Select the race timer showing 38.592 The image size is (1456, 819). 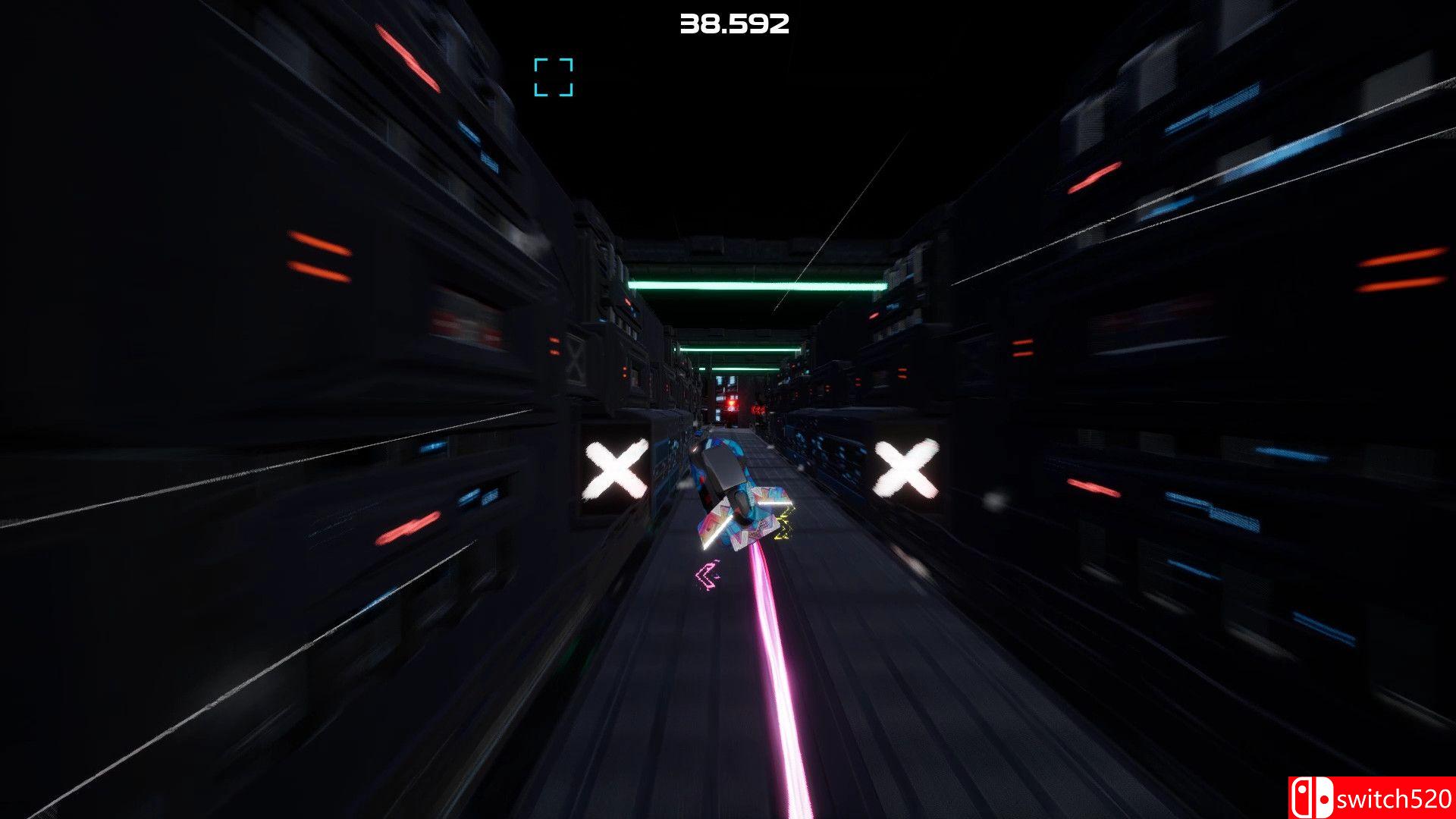point(733,25)
